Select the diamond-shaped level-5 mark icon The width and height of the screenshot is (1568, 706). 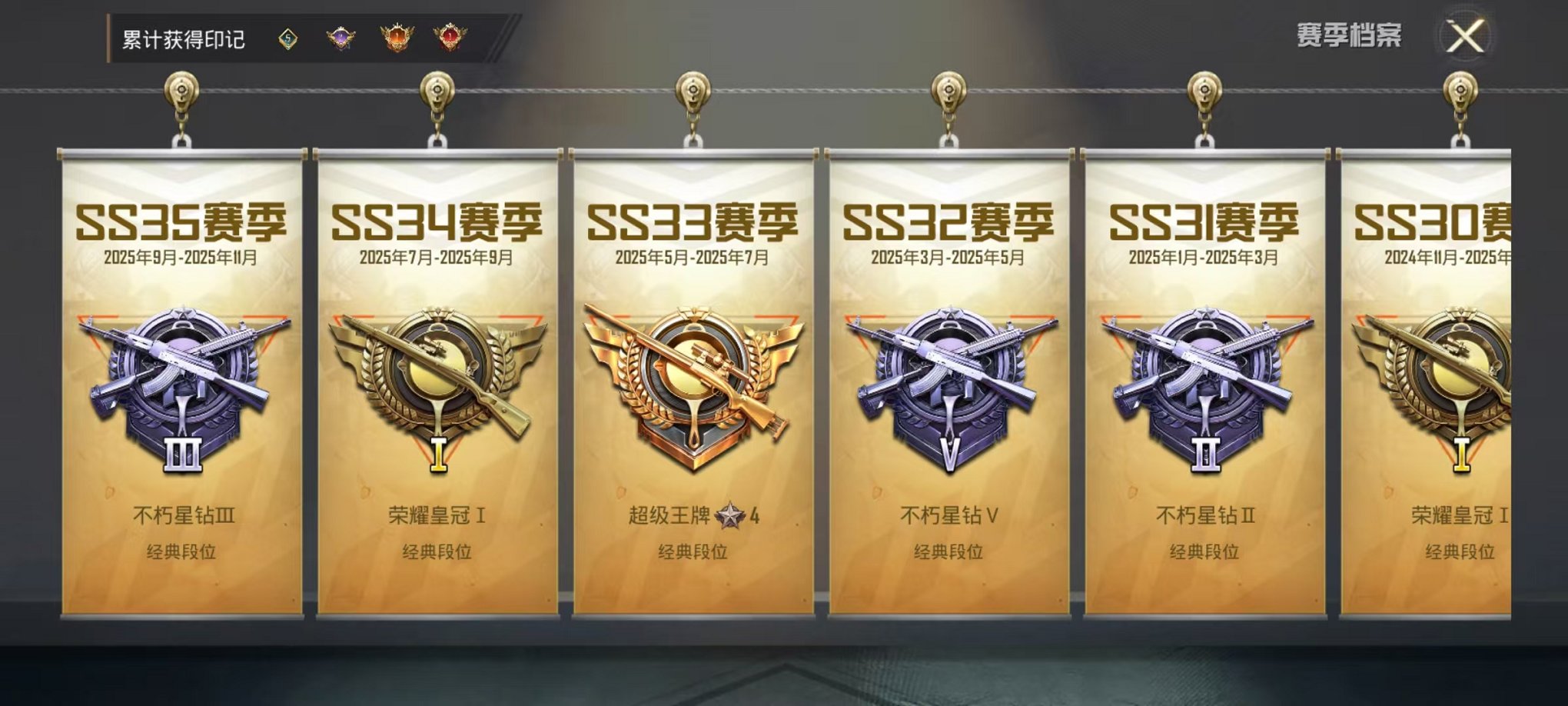coord(287,35)
